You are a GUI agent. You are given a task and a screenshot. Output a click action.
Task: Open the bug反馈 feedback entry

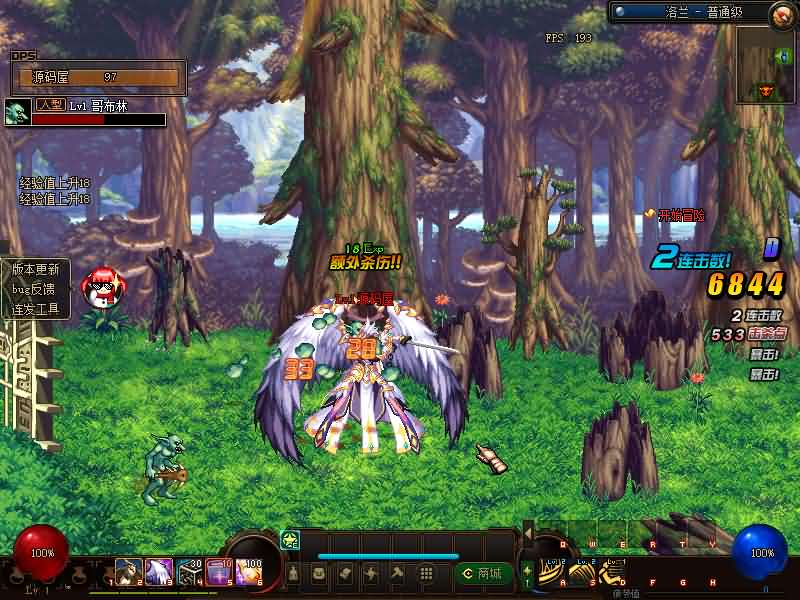pos(36,289)
